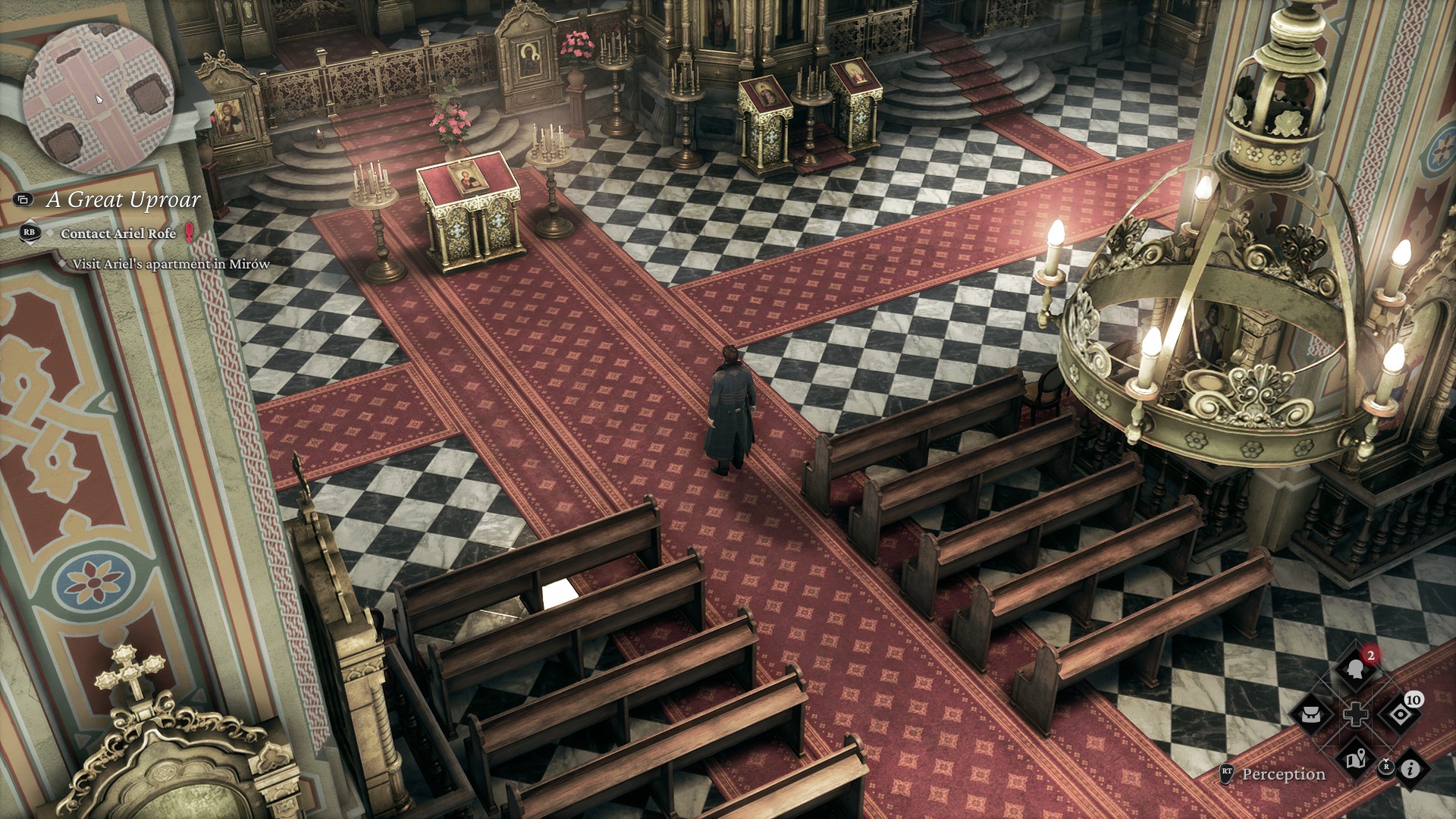This screenshot has height=819, width=1456.
Task: Open the map with location pin icon
Action: click(x=1356, y=758)
